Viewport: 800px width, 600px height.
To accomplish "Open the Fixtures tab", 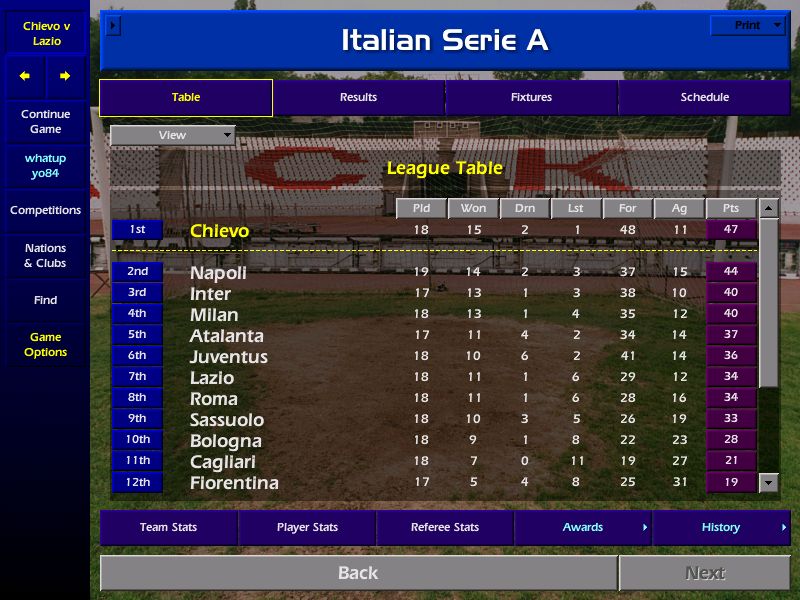I will tap(531, 98).
